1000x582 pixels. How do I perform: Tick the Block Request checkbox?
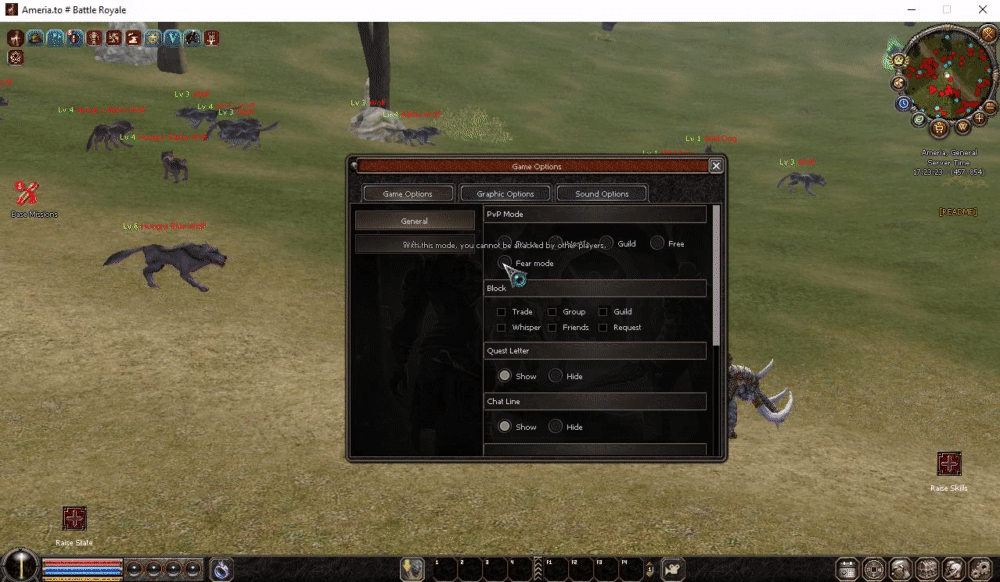pos(603,328)
